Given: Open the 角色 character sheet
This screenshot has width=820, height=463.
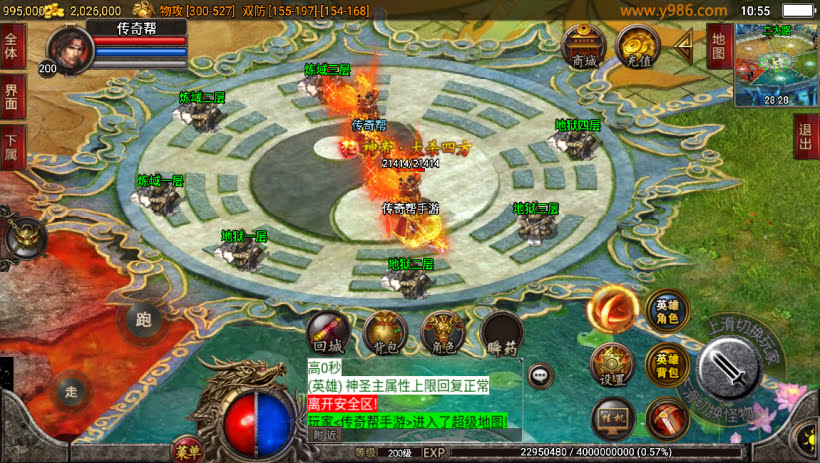Looking at the screenshot, I should click(442, 332).
